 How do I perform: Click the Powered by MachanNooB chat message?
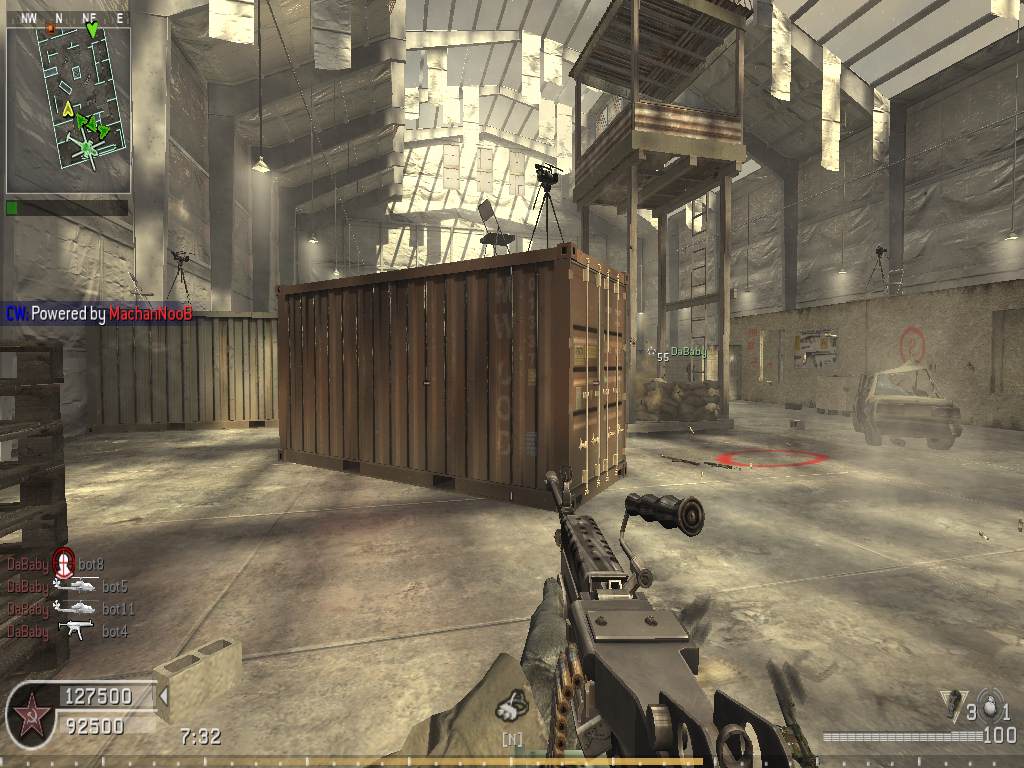coord(99,314)
